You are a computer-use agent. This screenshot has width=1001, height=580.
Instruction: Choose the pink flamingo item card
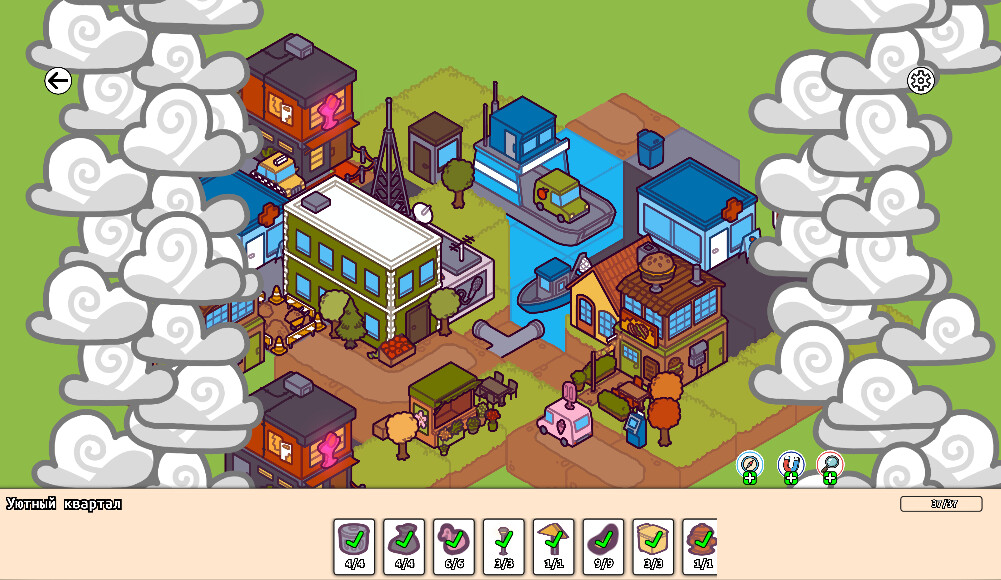[x=454, y=546]
